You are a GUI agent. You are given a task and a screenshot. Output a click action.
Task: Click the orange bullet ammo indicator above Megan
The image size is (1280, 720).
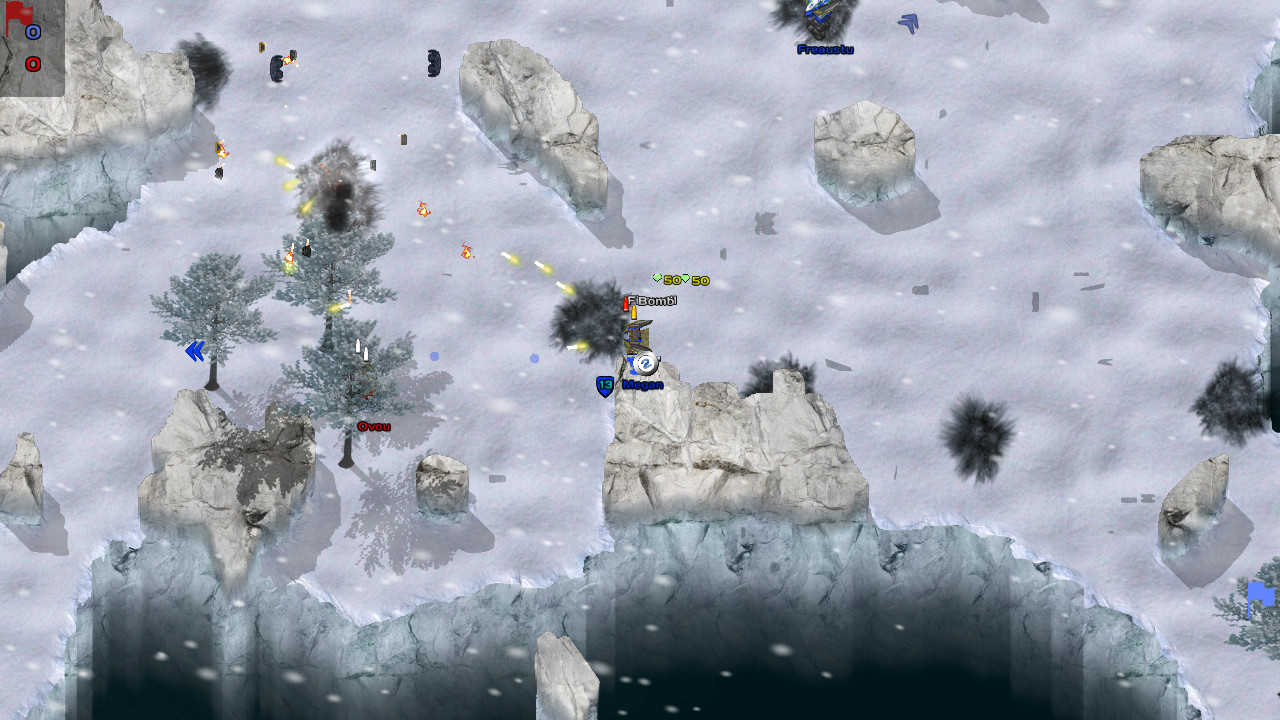tap(634, 313)
